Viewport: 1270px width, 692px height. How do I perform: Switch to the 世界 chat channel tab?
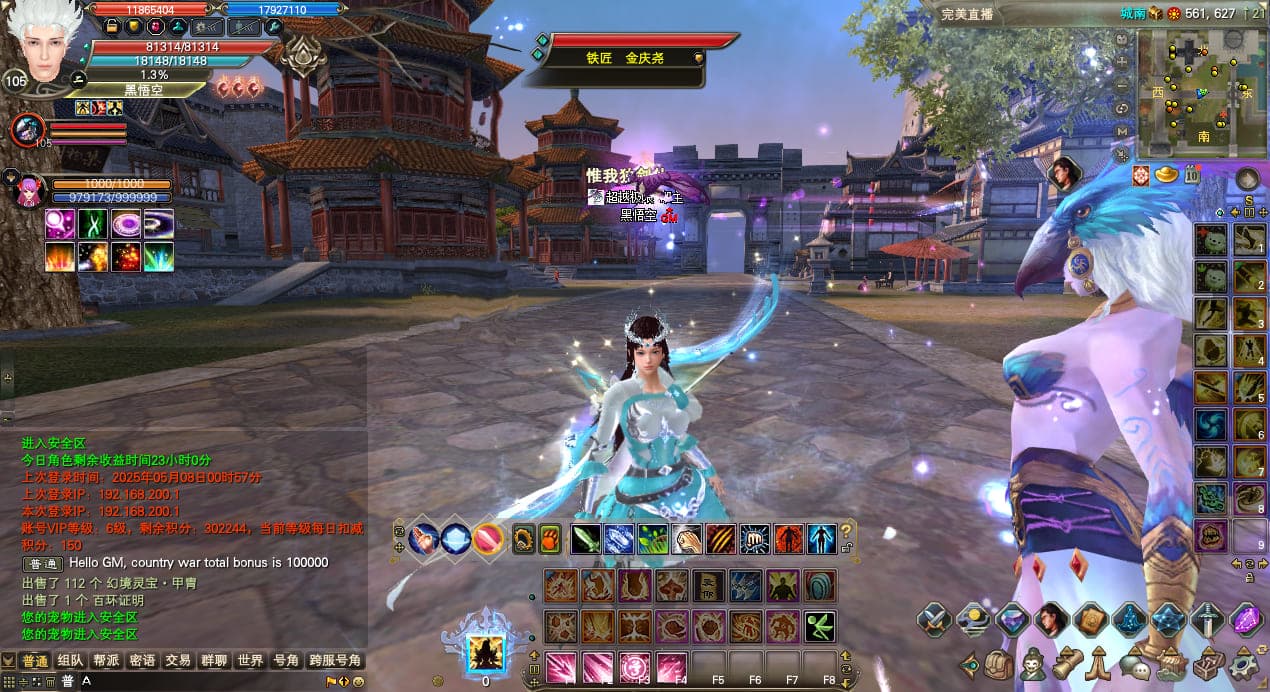coord(249,661)
